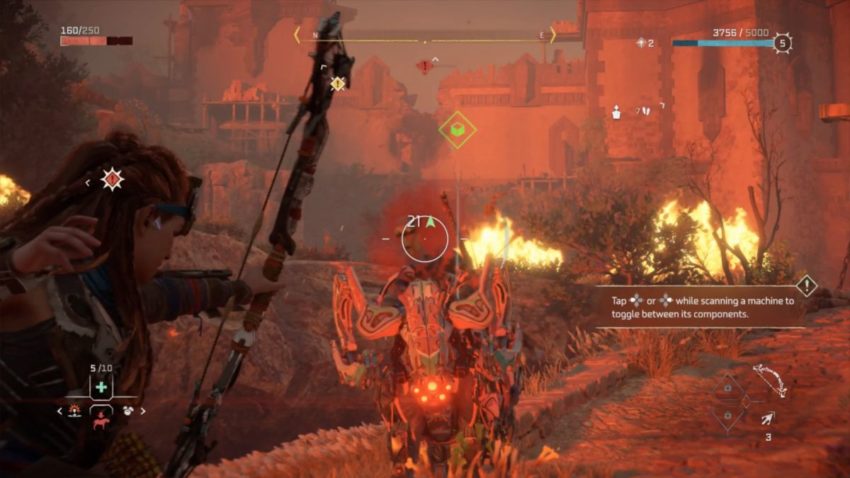Screen dimensions: 850x478
Task: Click the compass bar heading strip
Action: pos(425,42)
